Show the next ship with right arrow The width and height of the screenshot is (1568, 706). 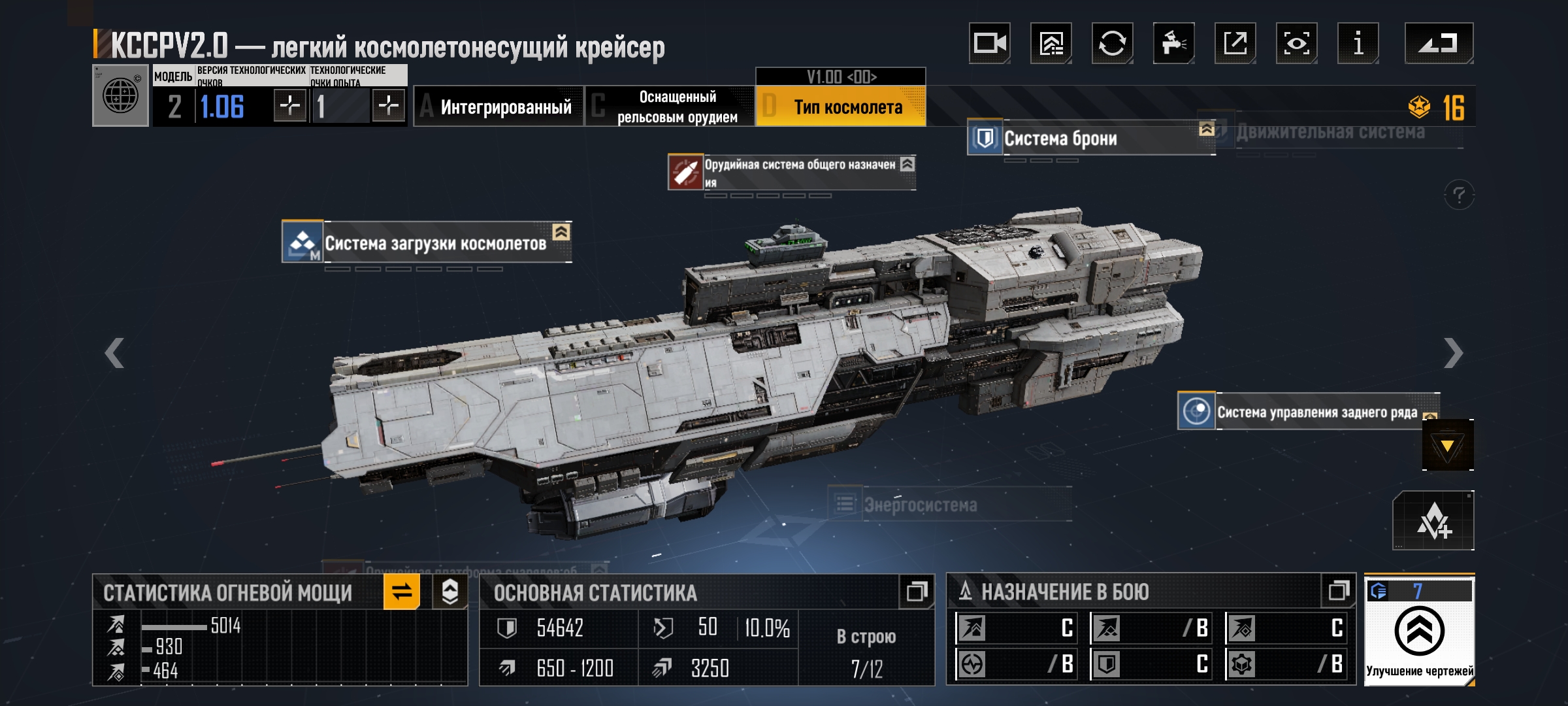(x=1452, y=354)
